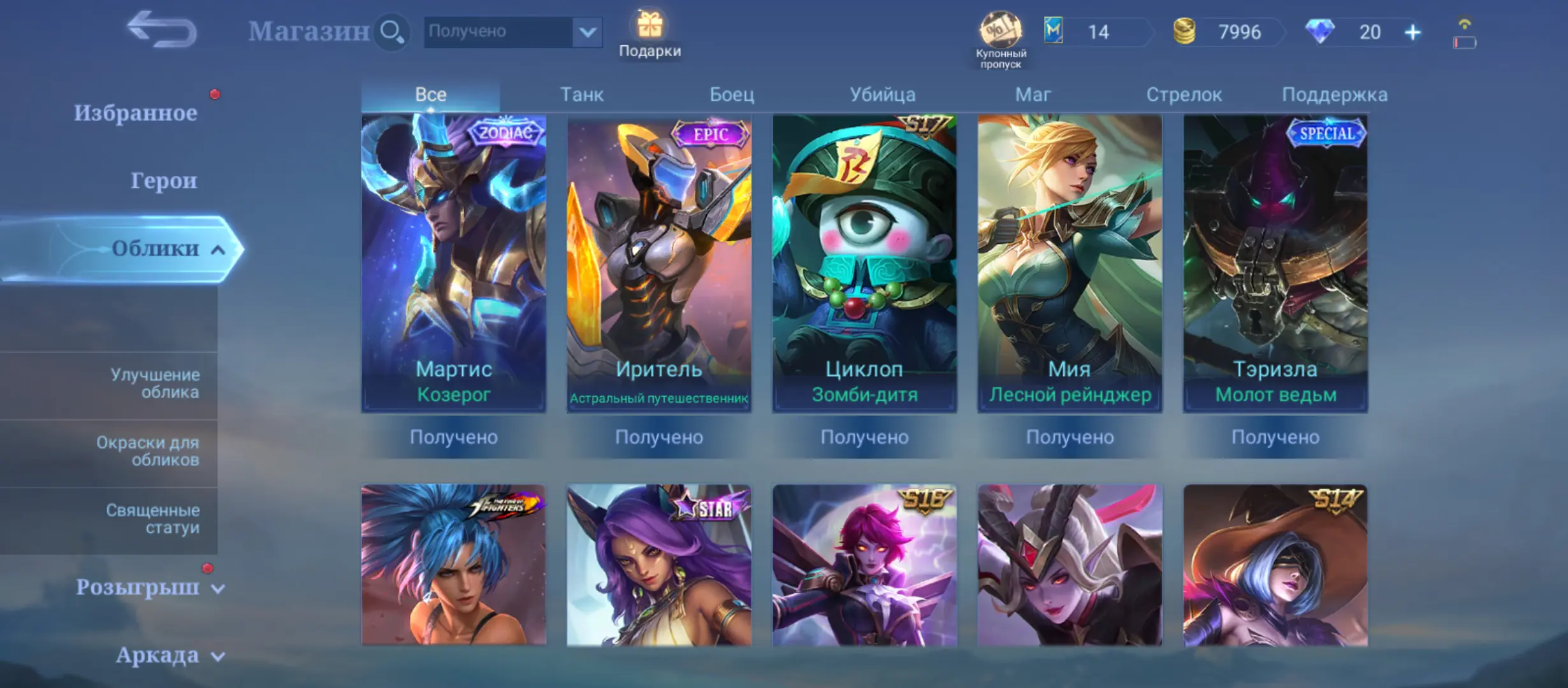
Task: Open the Подарки gift menu
Action: 650,33
